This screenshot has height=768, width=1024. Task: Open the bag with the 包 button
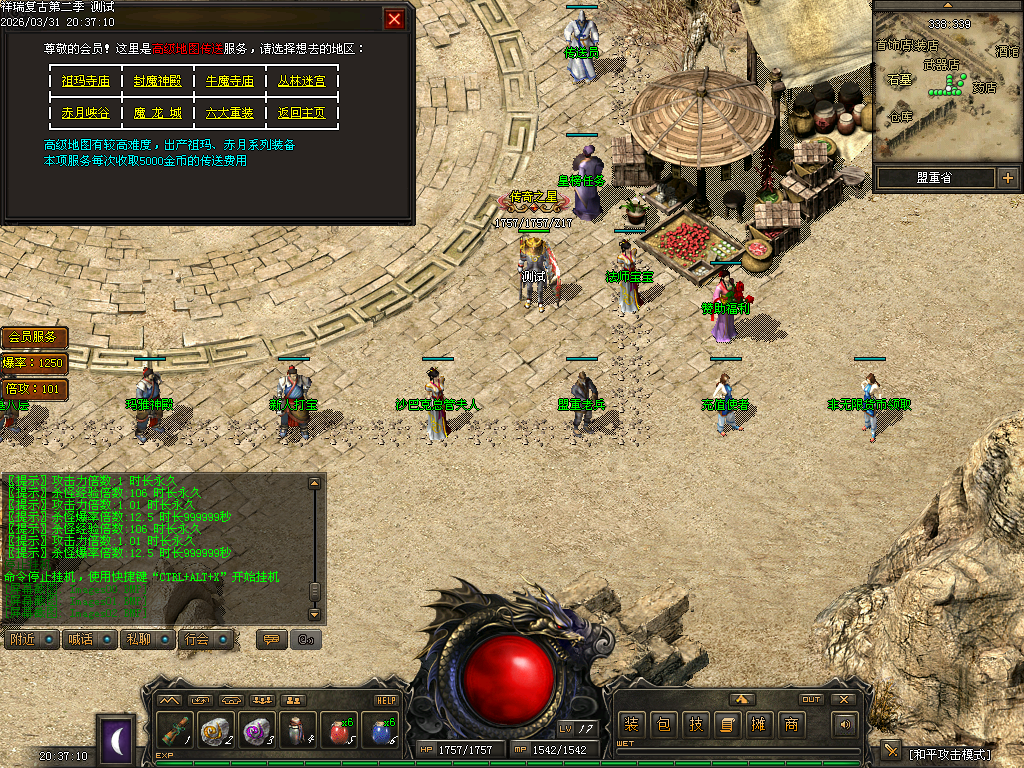(x=663, y=724)
